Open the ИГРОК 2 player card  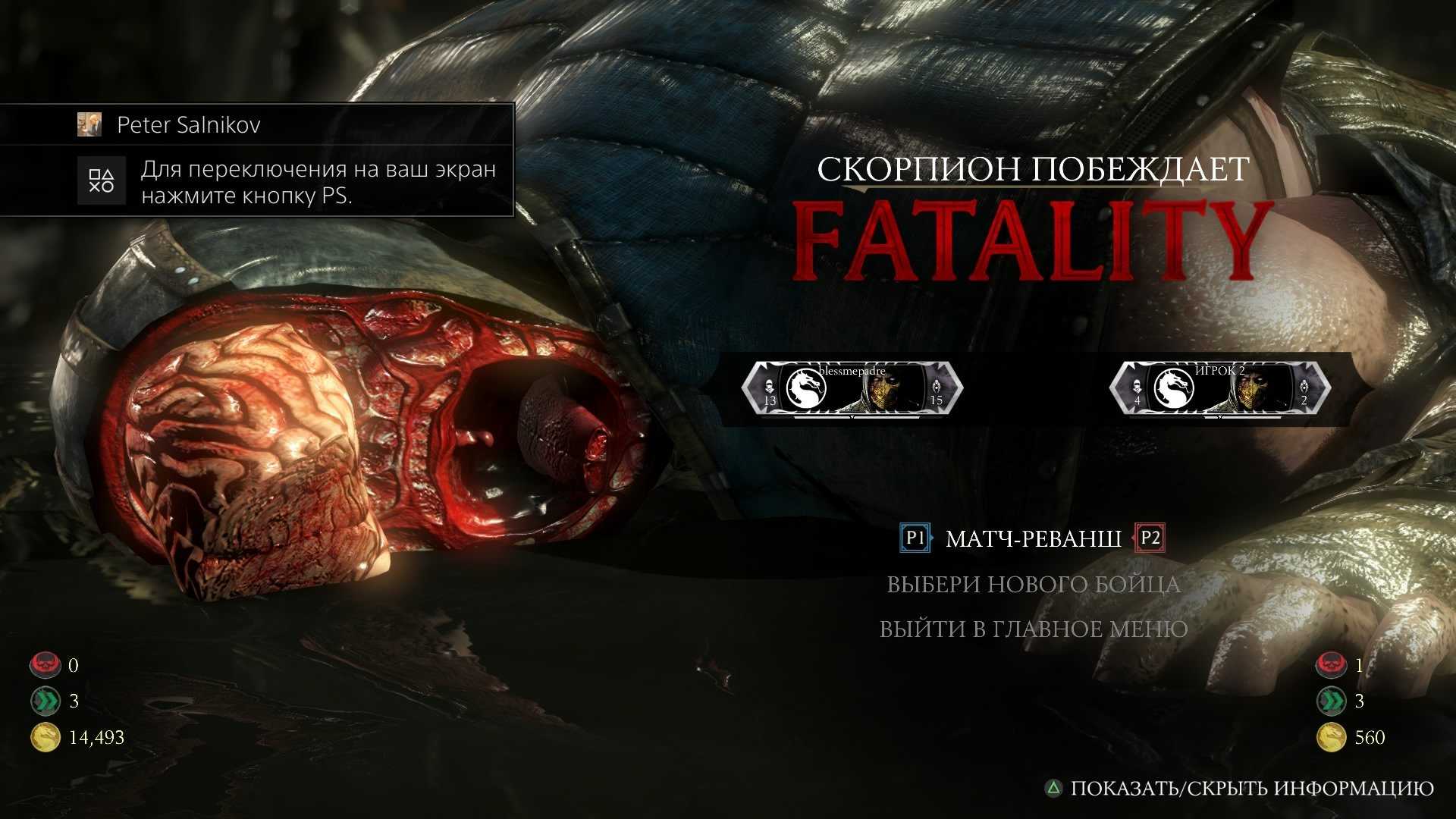click(1219, 388)
